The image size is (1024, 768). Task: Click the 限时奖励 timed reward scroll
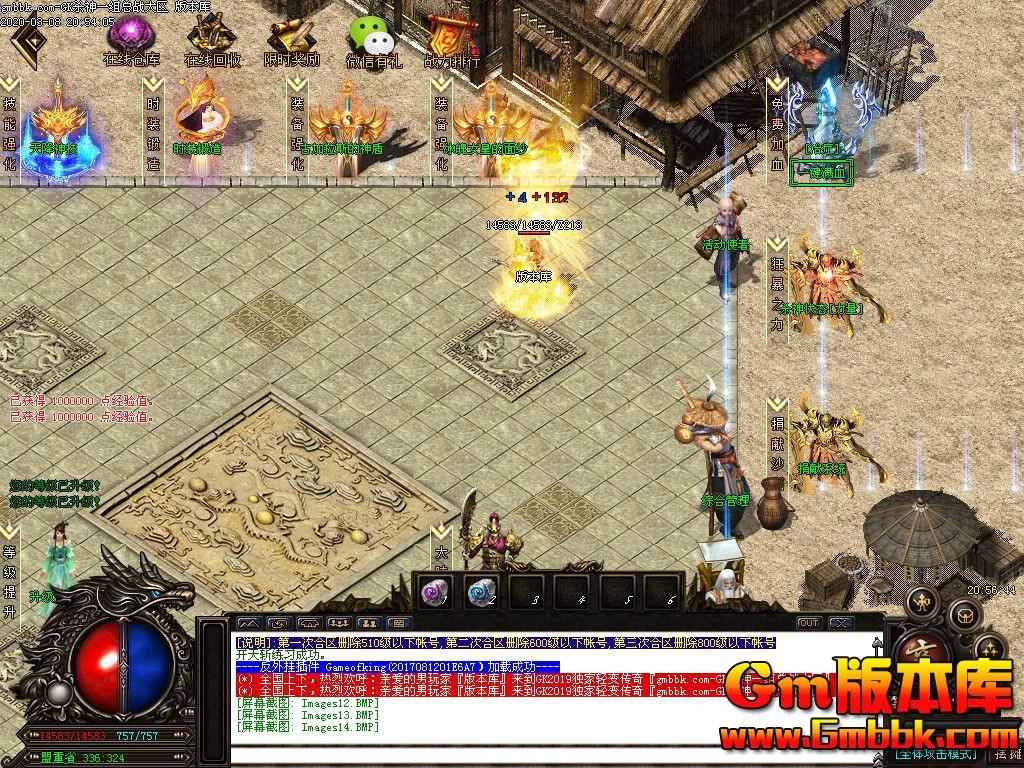click(x=291, y=40)
